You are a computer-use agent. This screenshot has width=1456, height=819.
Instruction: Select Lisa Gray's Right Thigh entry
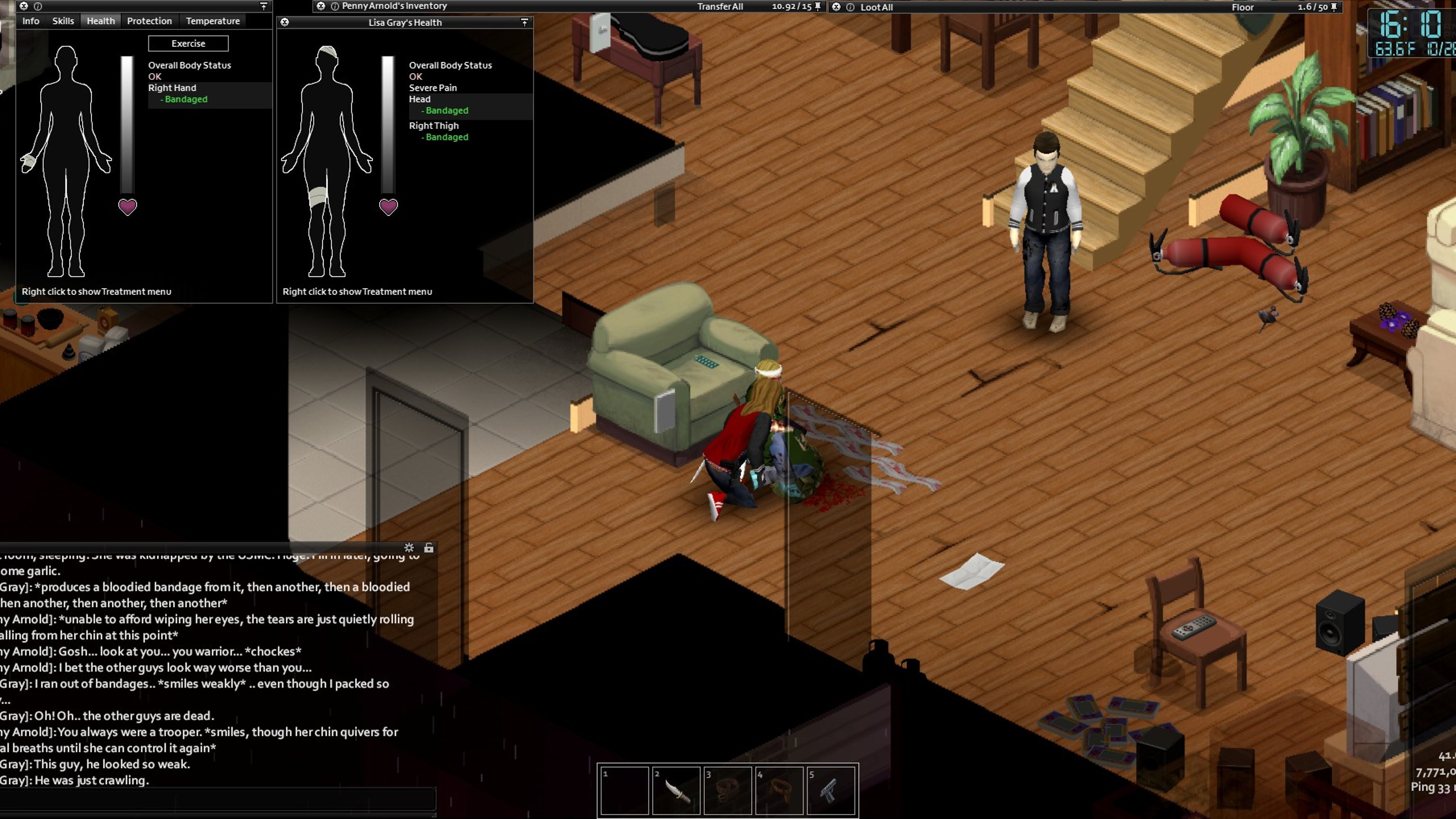coord(434,126)
